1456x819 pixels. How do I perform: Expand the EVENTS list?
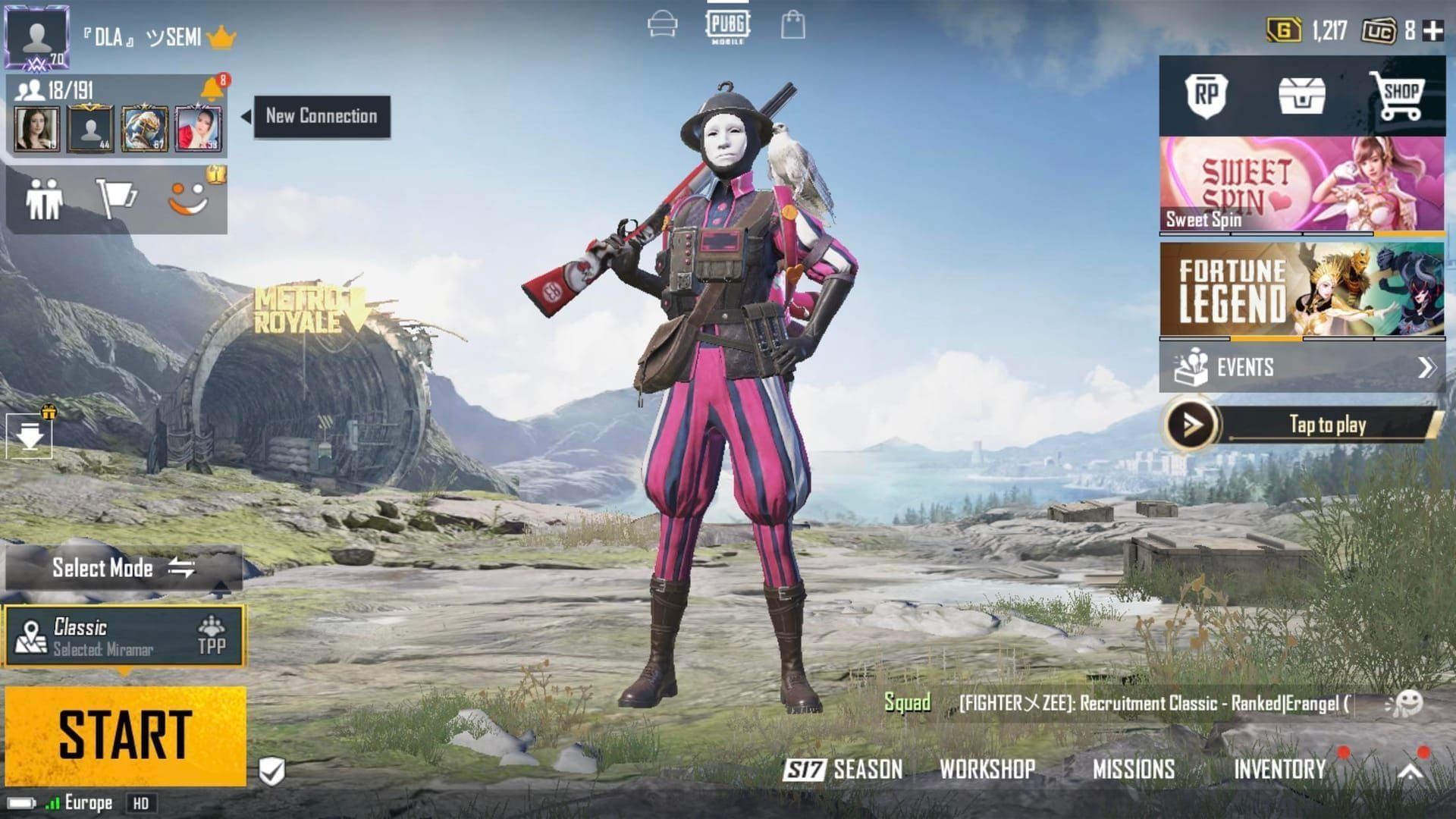1301,368
